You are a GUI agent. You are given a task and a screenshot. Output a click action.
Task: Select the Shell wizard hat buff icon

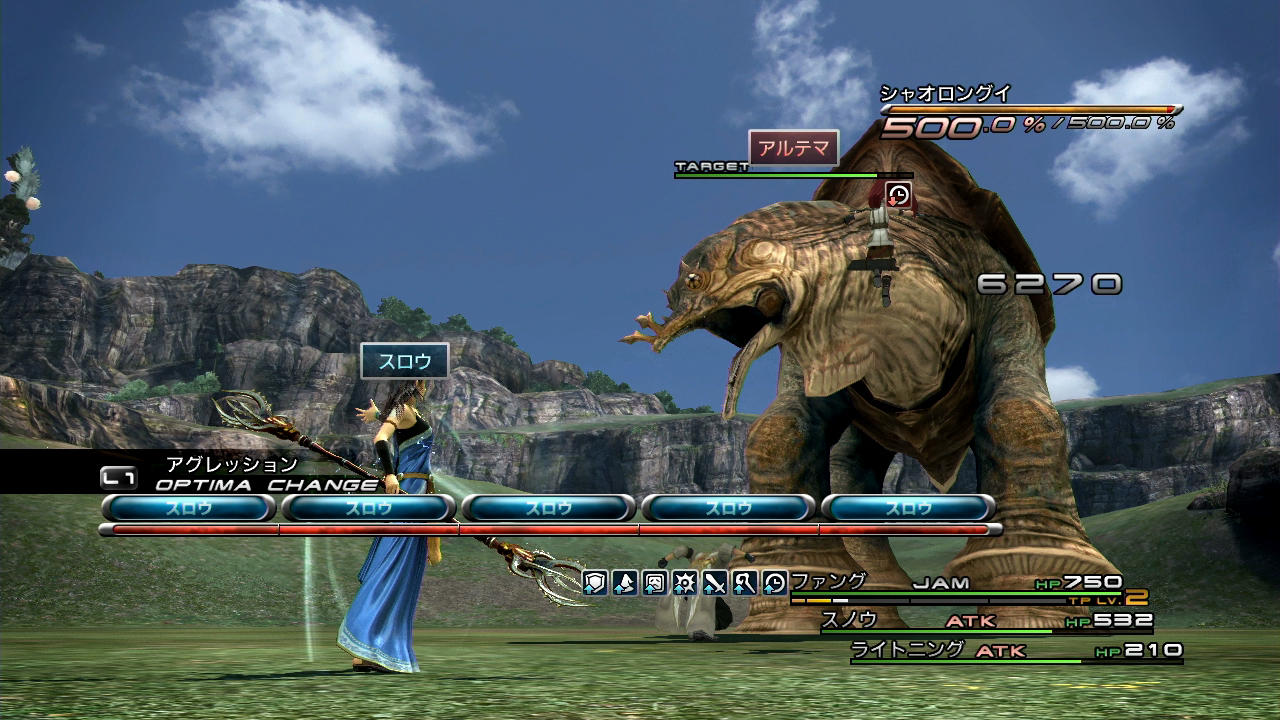click(x=625, y=583)
